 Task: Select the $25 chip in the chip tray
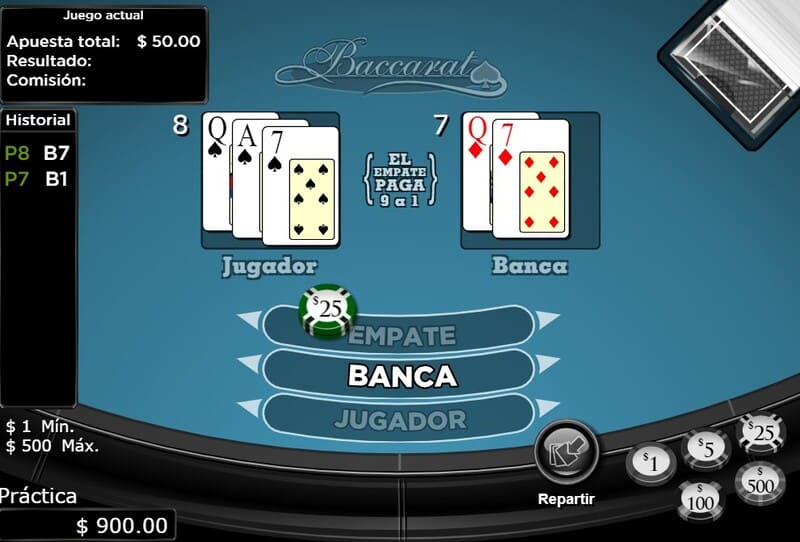pos(760,433)
